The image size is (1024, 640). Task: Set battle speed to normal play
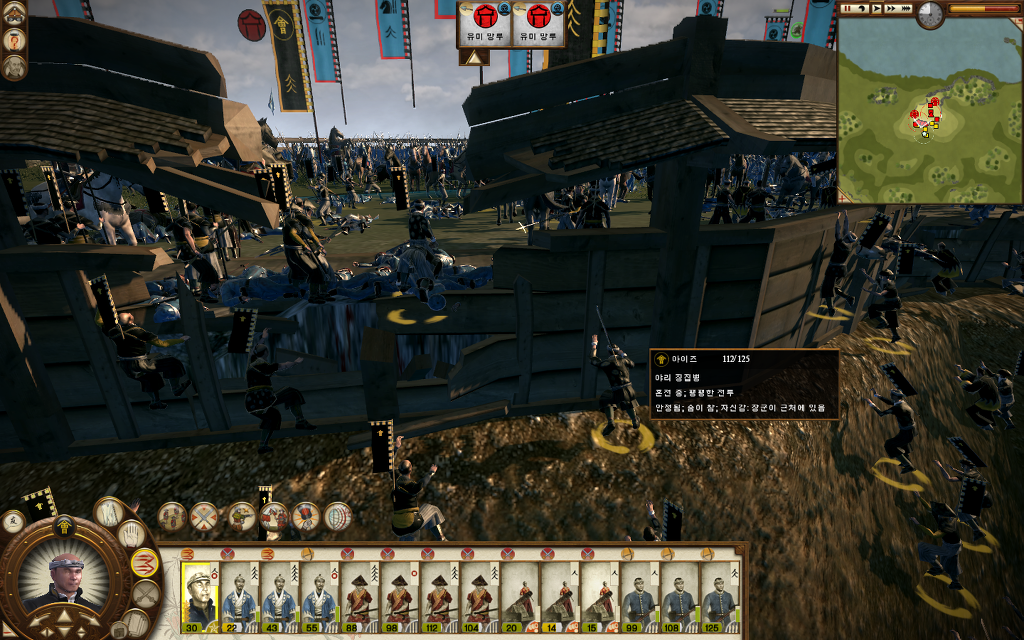(876, 8)
